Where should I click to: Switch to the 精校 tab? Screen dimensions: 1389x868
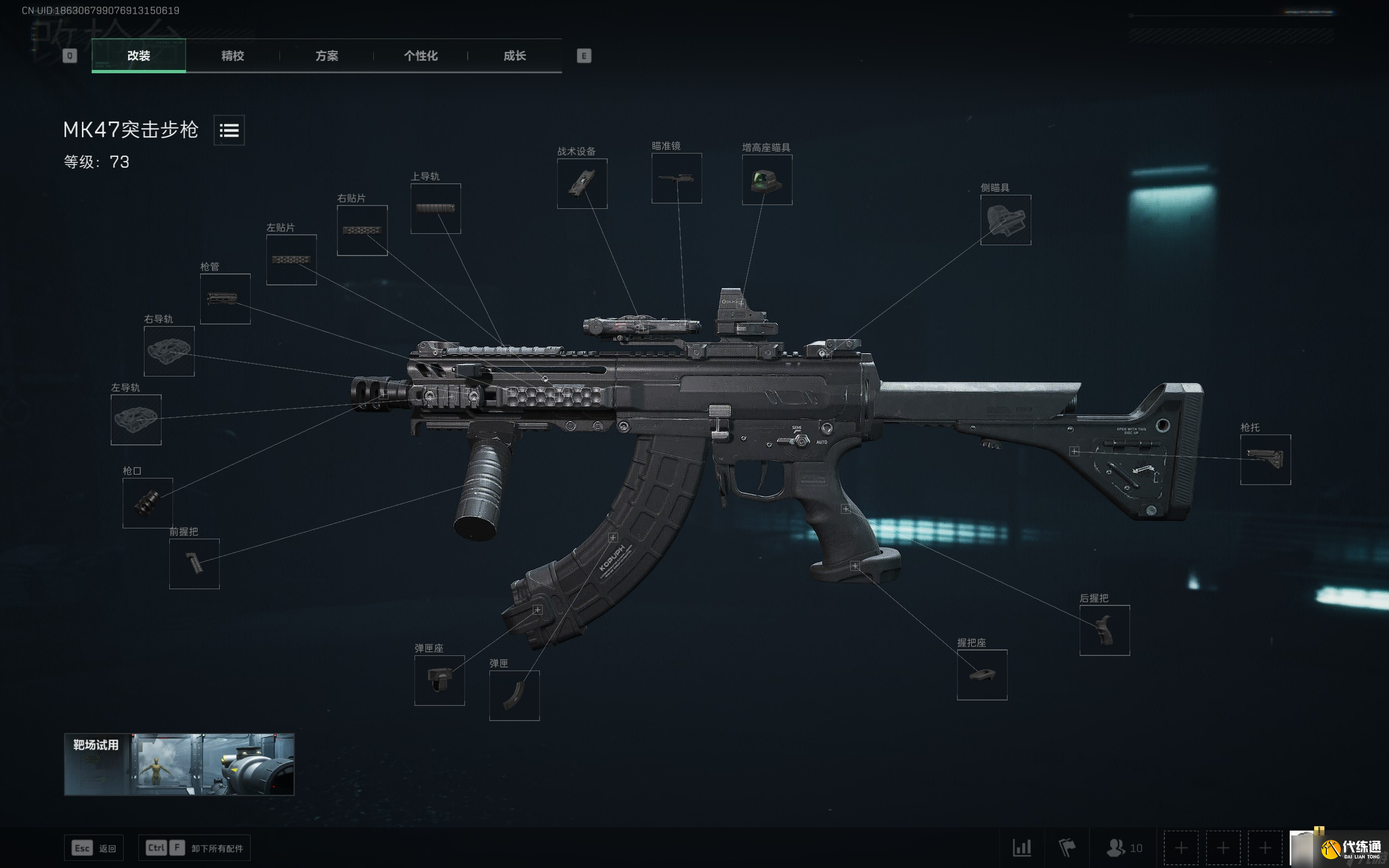point(232,56)
